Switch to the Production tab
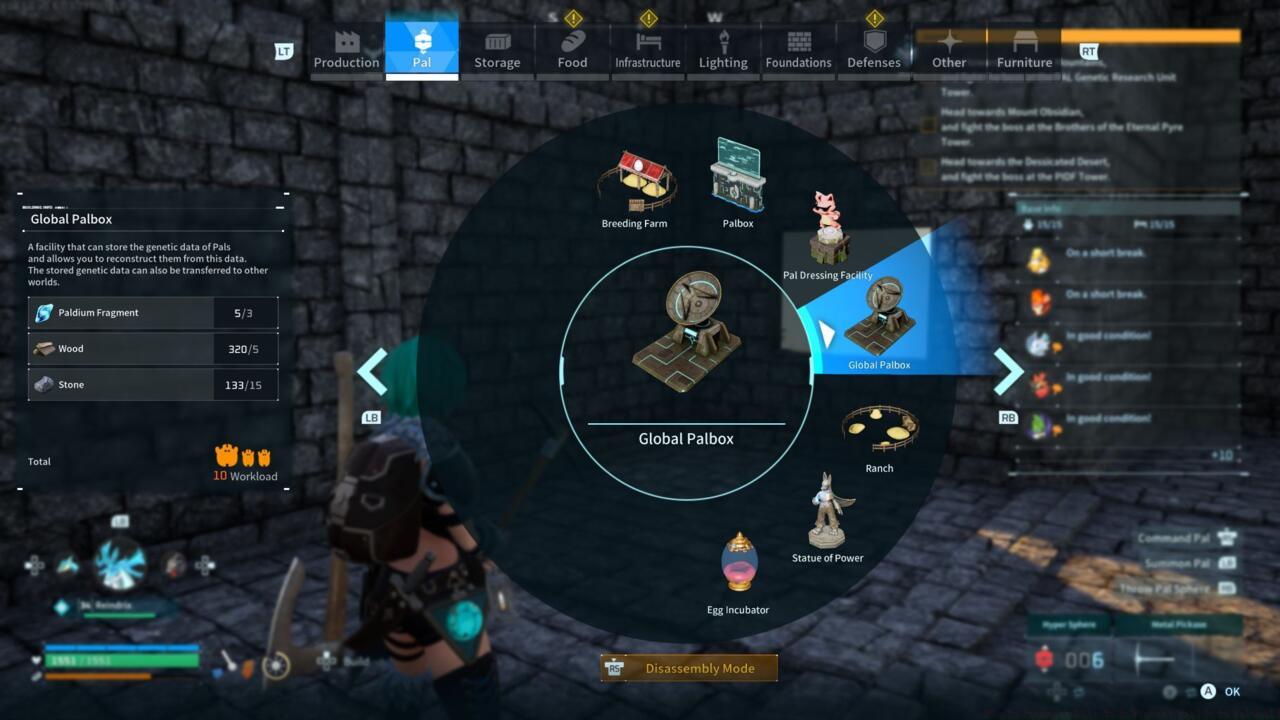The image size is (1280, 720). pos(346,45)
